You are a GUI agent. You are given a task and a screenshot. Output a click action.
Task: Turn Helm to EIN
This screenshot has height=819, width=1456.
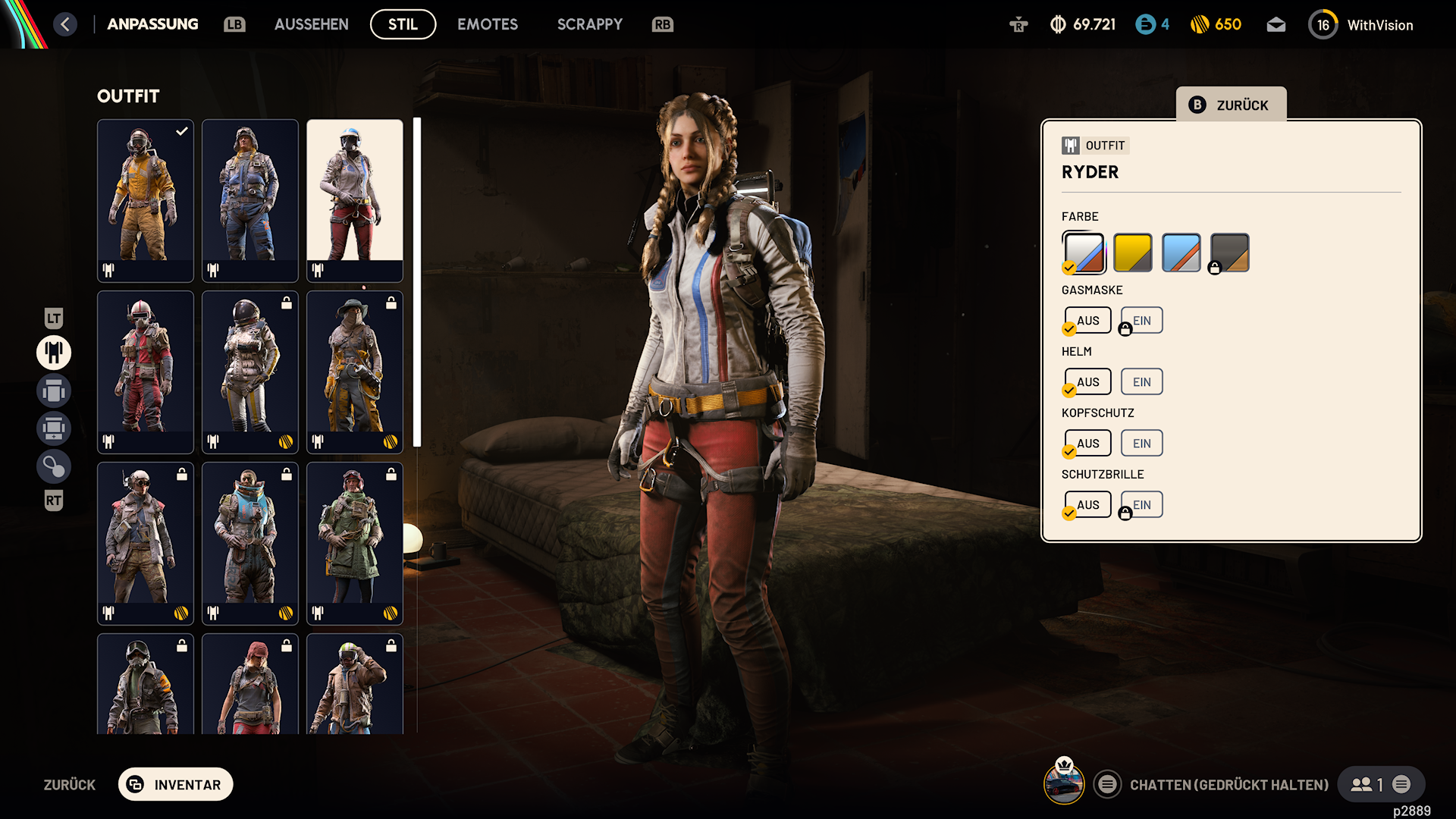(1141, 381)
